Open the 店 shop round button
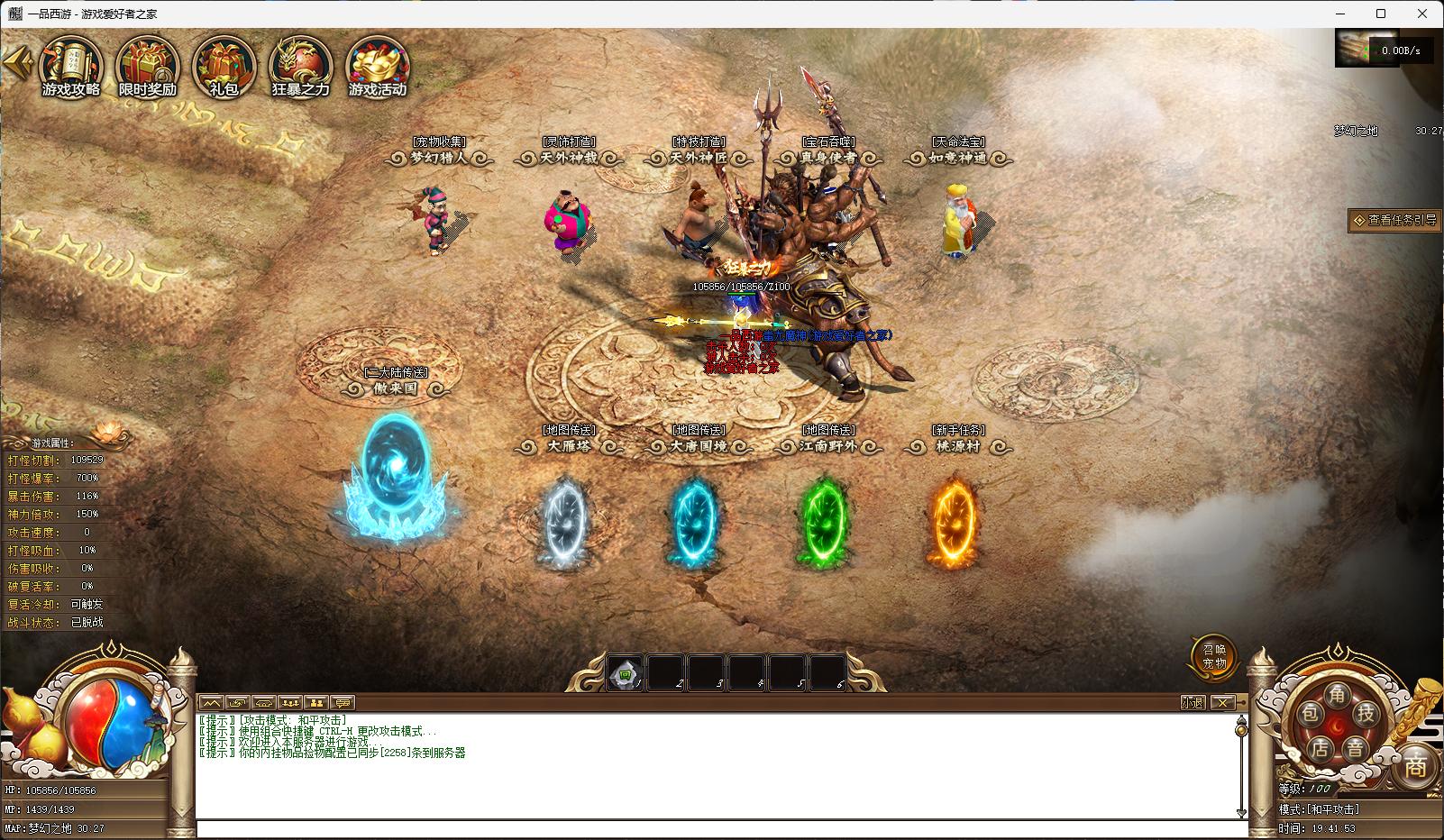 (x=1321, y=748)
